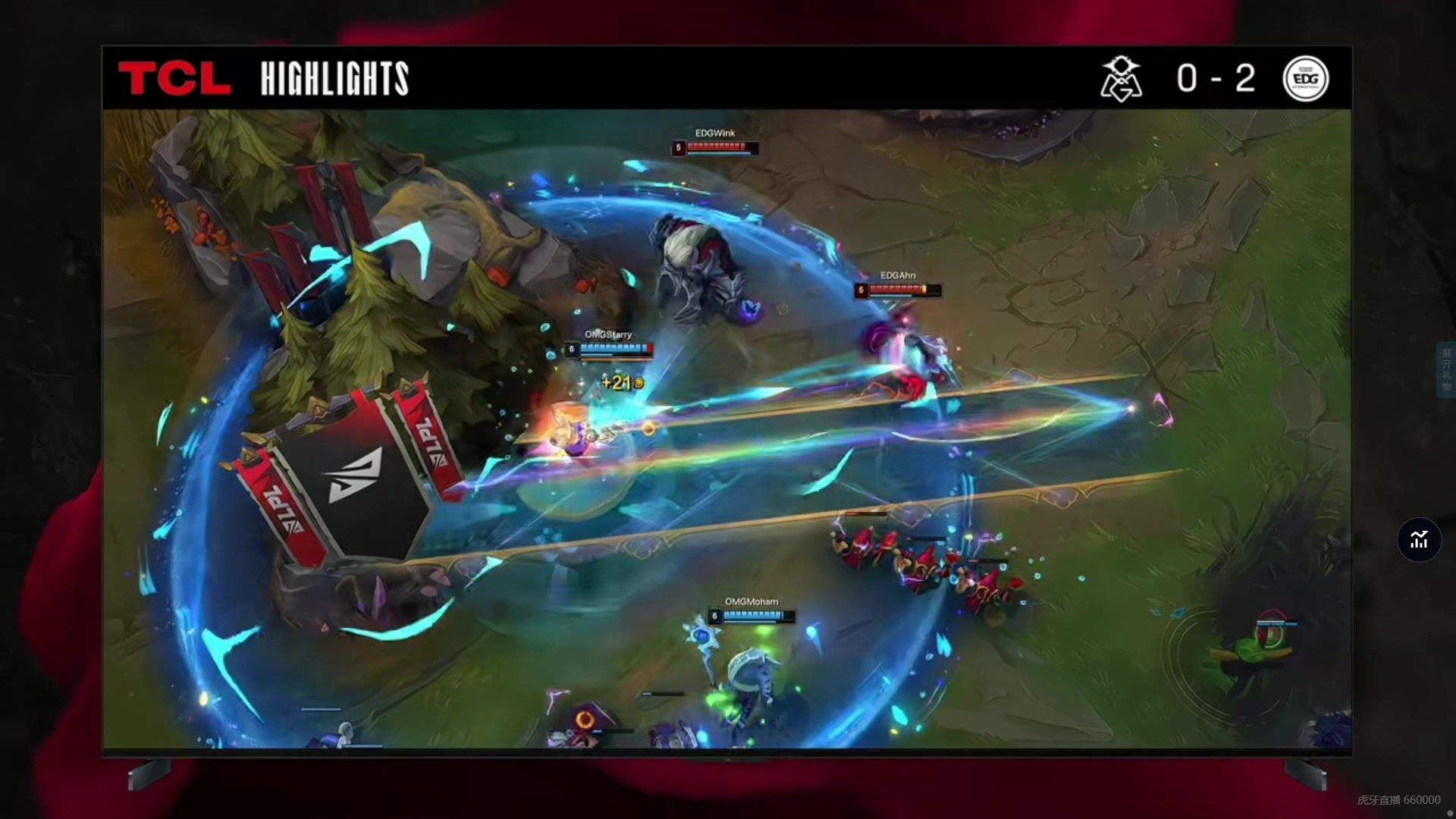Open the round chart stats overlay button
1456x819 pixels.
point(1419,540)
